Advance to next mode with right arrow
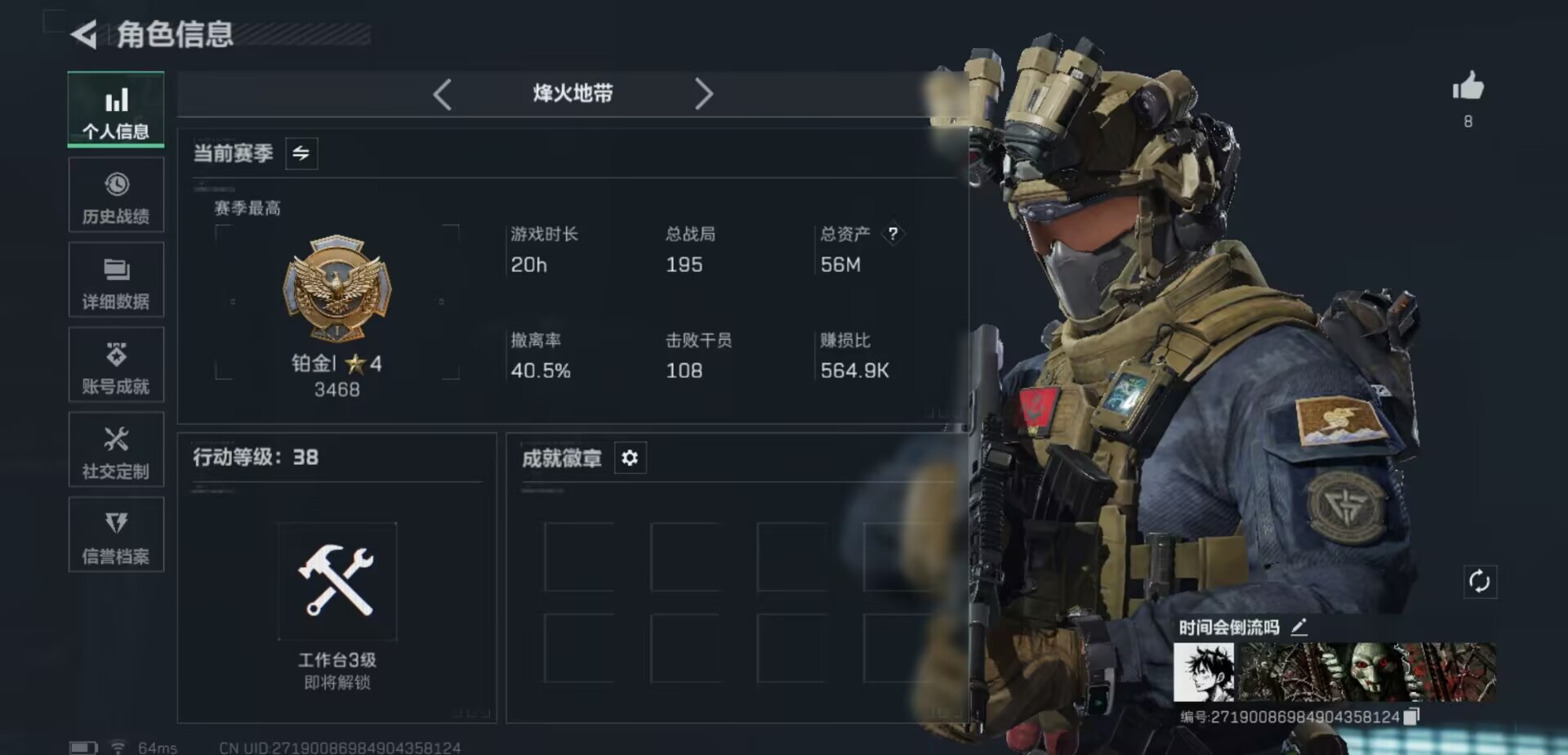The image size is (1568, 755). 704,95
